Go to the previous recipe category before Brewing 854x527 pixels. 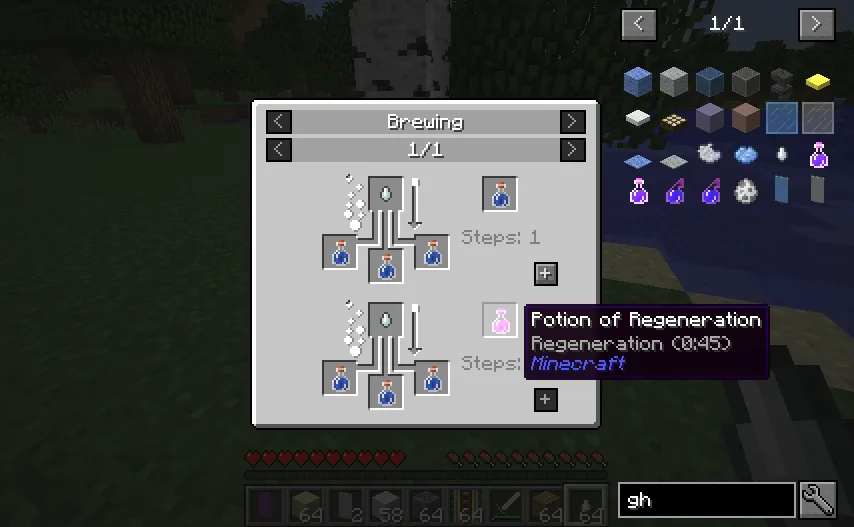click(280, 122)
